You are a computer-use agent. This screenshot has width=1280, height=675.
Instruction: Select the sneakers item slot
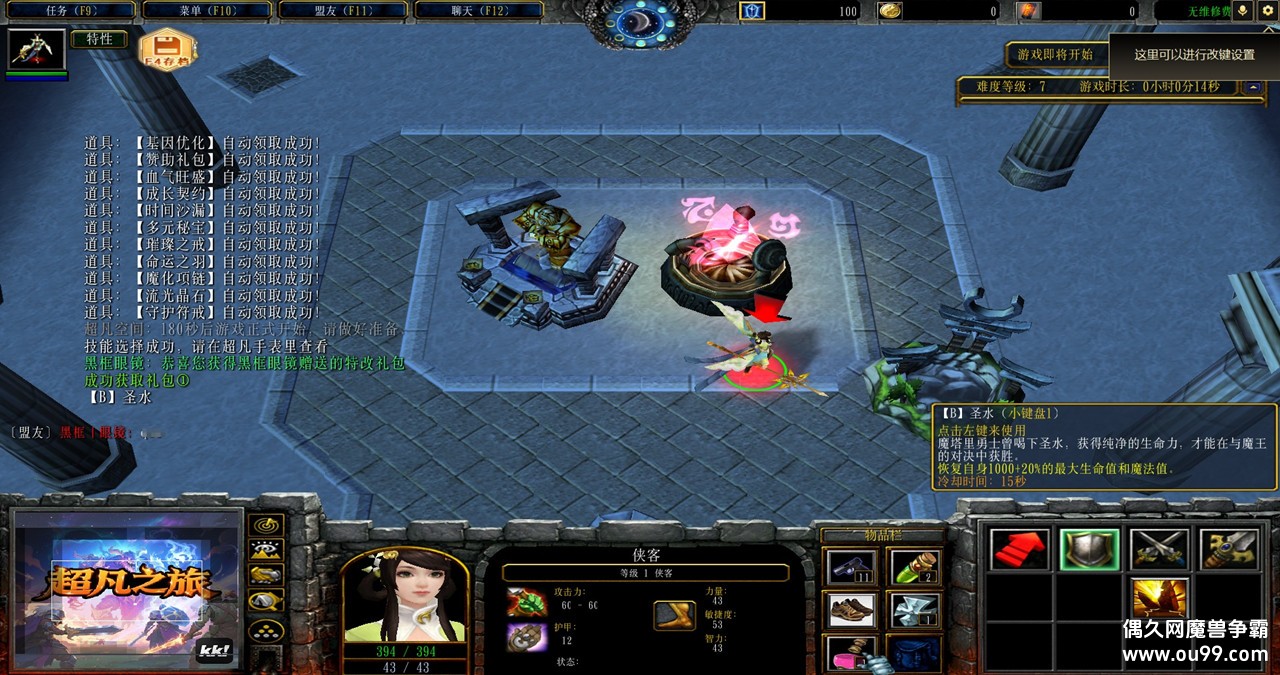(x=852, y=611)
